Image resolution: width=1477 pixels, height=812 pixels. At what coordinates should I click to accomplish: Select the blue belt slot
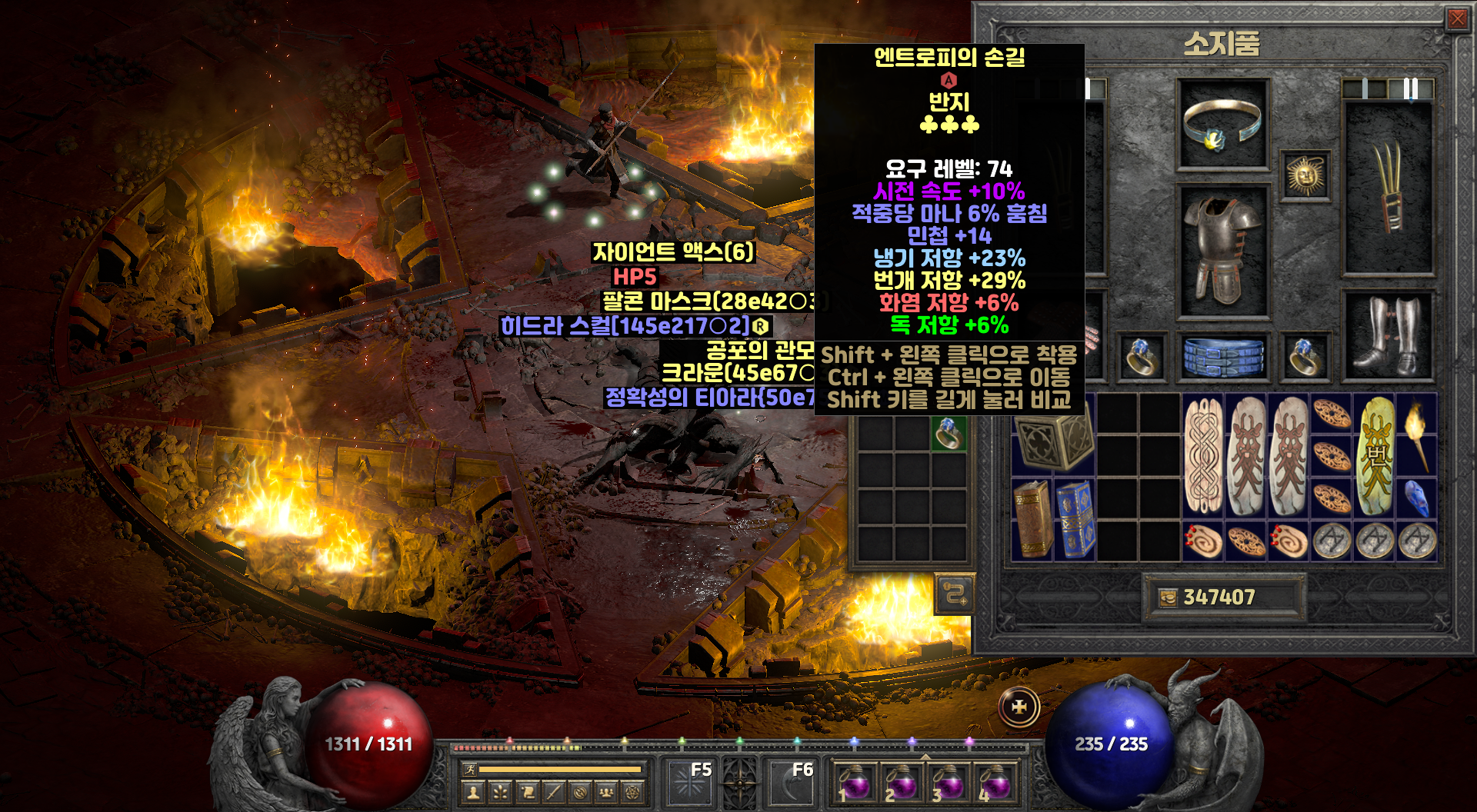click(x=1222, y=357)
